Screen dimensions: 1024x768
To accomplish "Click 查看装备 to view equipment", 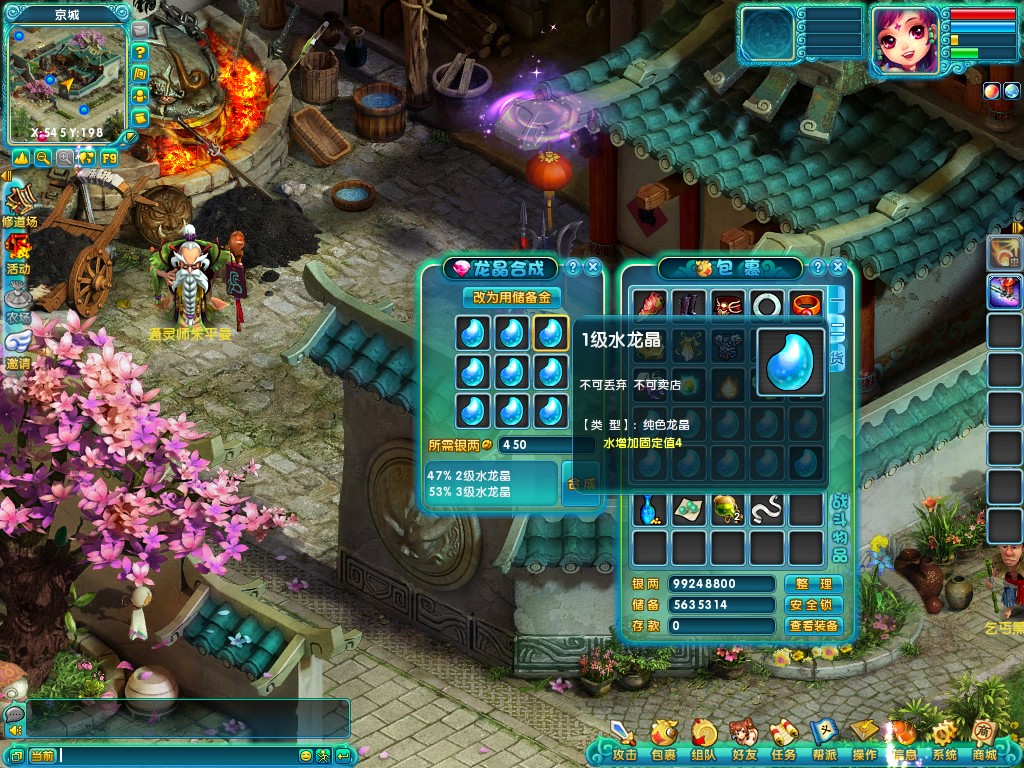I will tap(813, 626).
